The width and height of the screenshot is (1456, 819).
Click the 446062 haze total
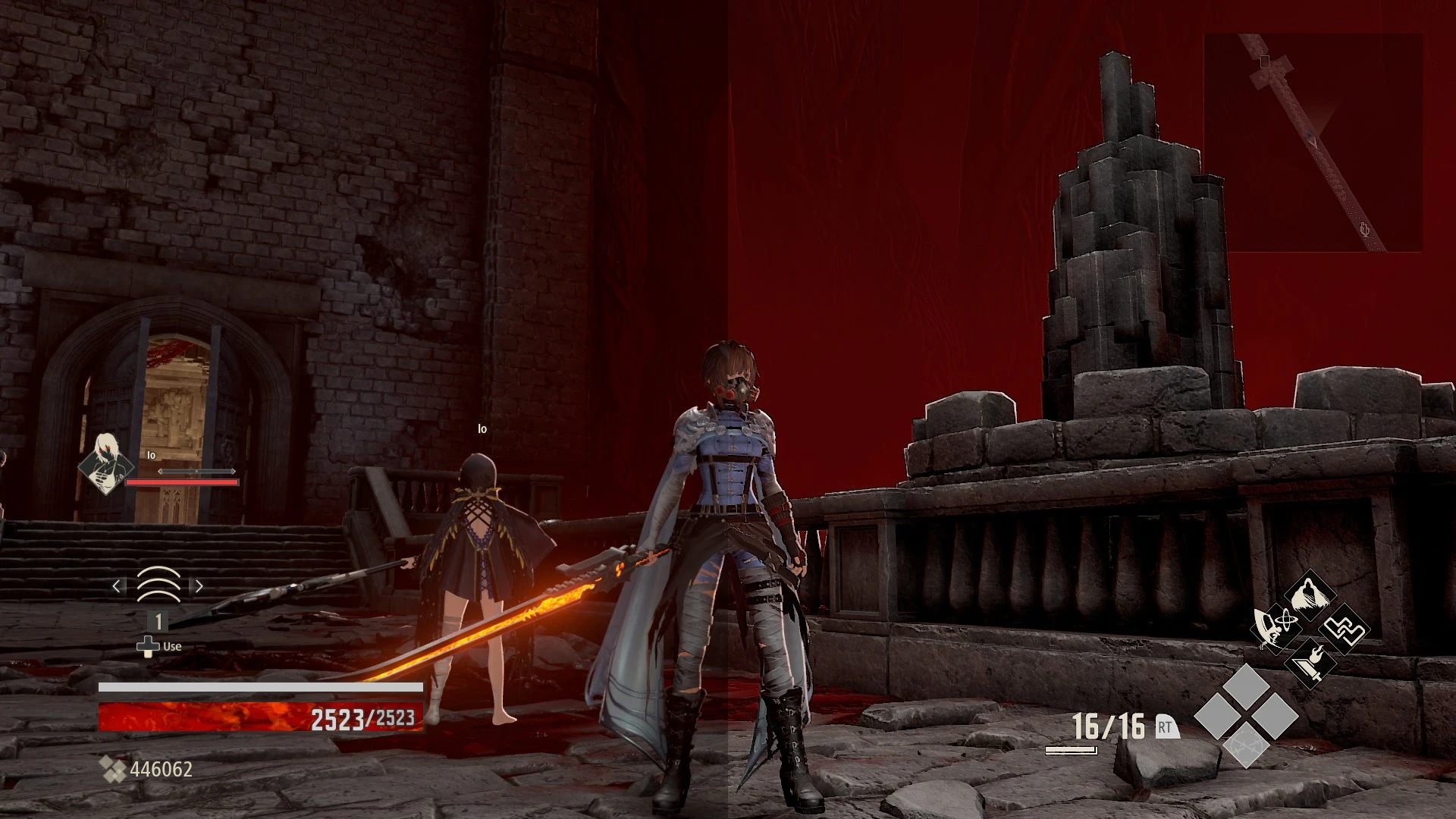(161, 769)
